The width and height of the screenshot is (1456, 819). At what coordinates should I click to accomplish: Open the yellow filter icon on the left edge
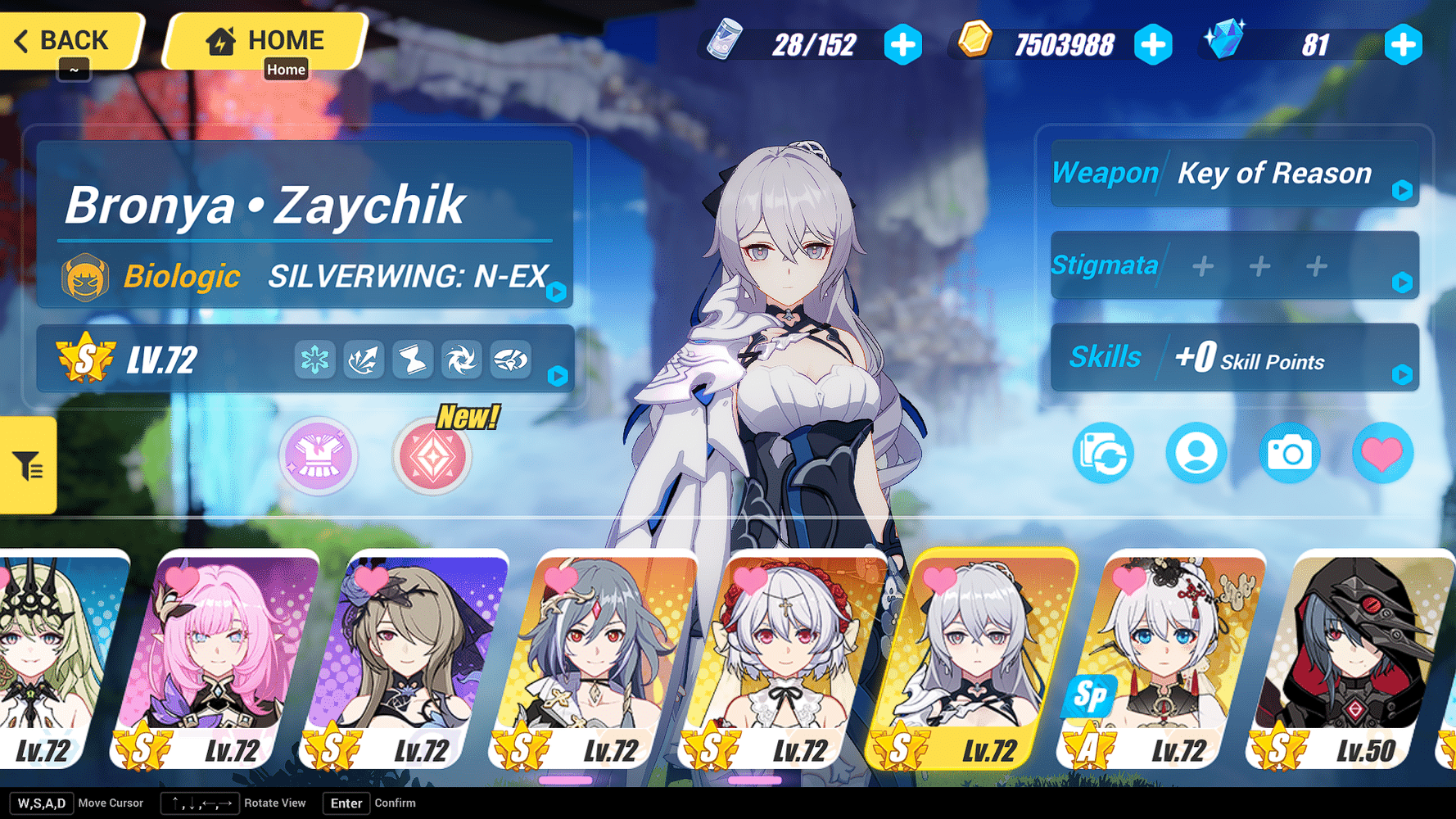coord(27,465)
